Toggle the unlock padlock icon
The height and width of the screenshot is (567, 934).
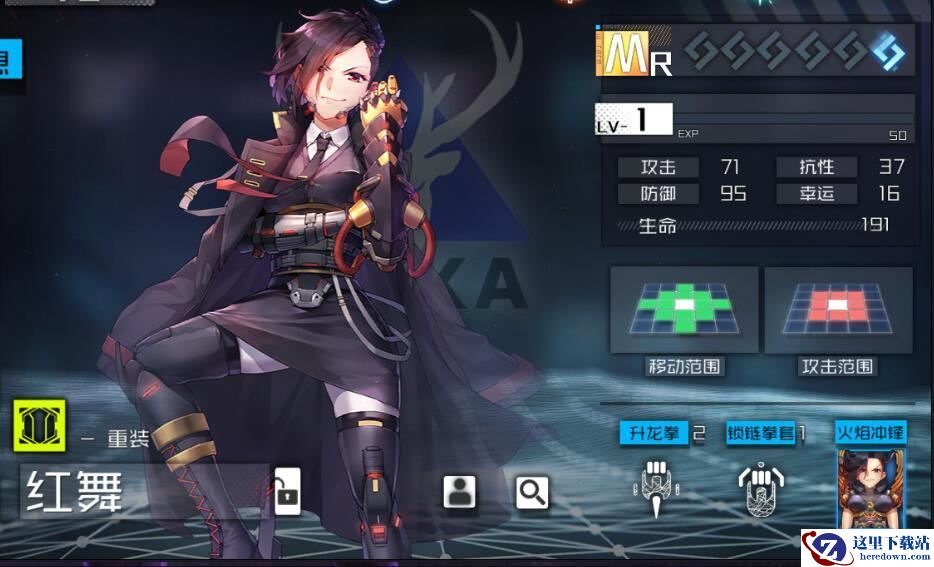click(287, 491)
